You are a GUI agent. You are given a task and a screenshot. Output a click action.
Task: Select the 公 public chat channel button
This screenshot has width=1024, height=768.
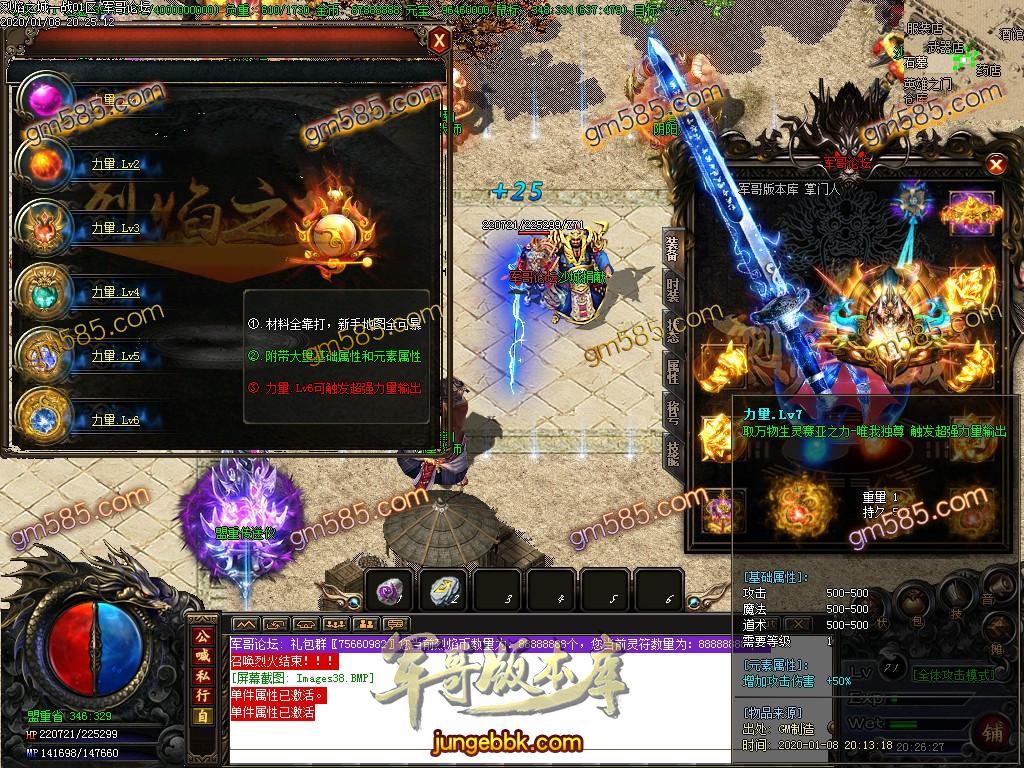[202, 637]
